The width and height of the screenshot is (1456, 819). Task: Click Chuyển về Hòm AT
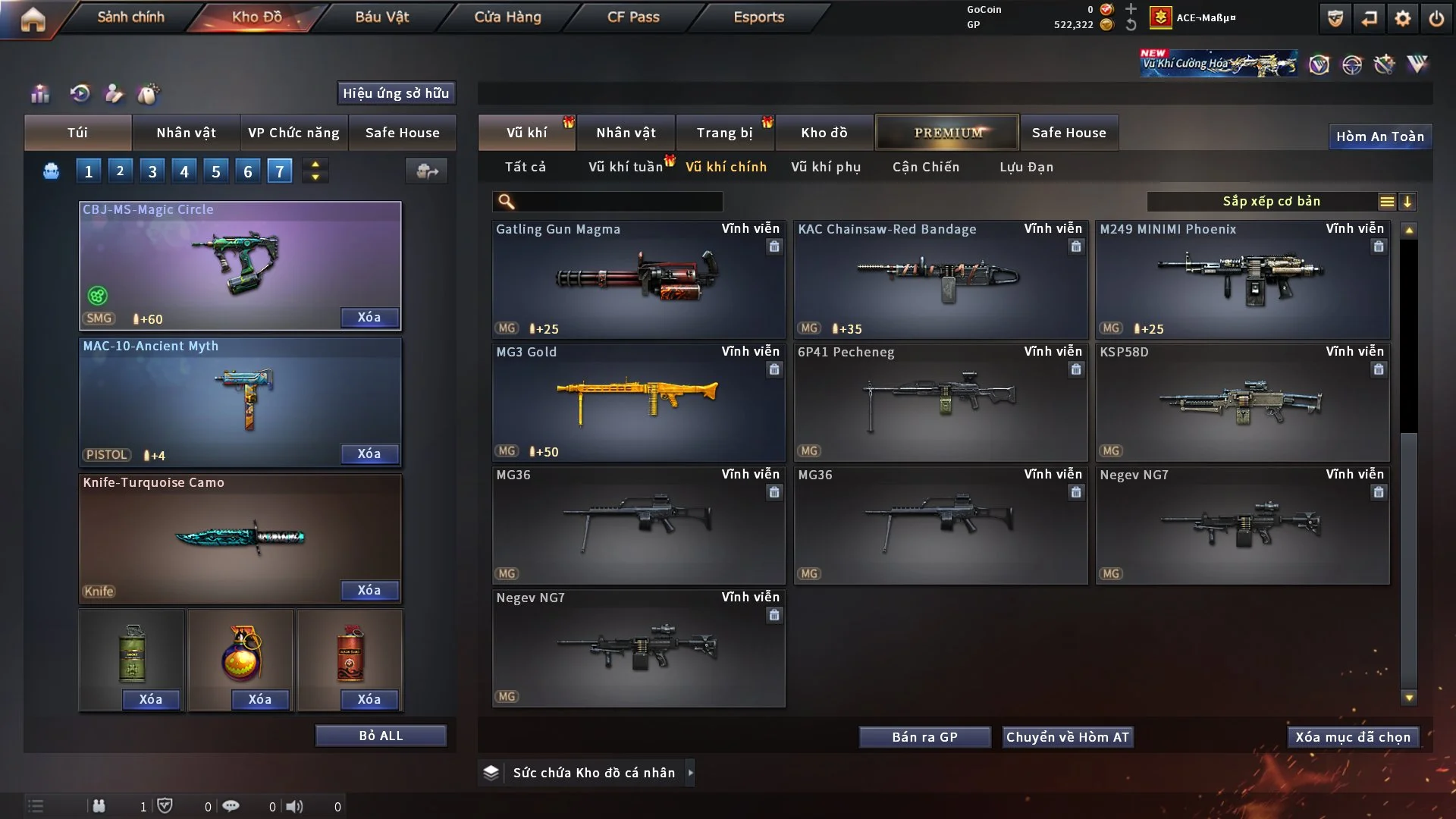pos(1067,737)
